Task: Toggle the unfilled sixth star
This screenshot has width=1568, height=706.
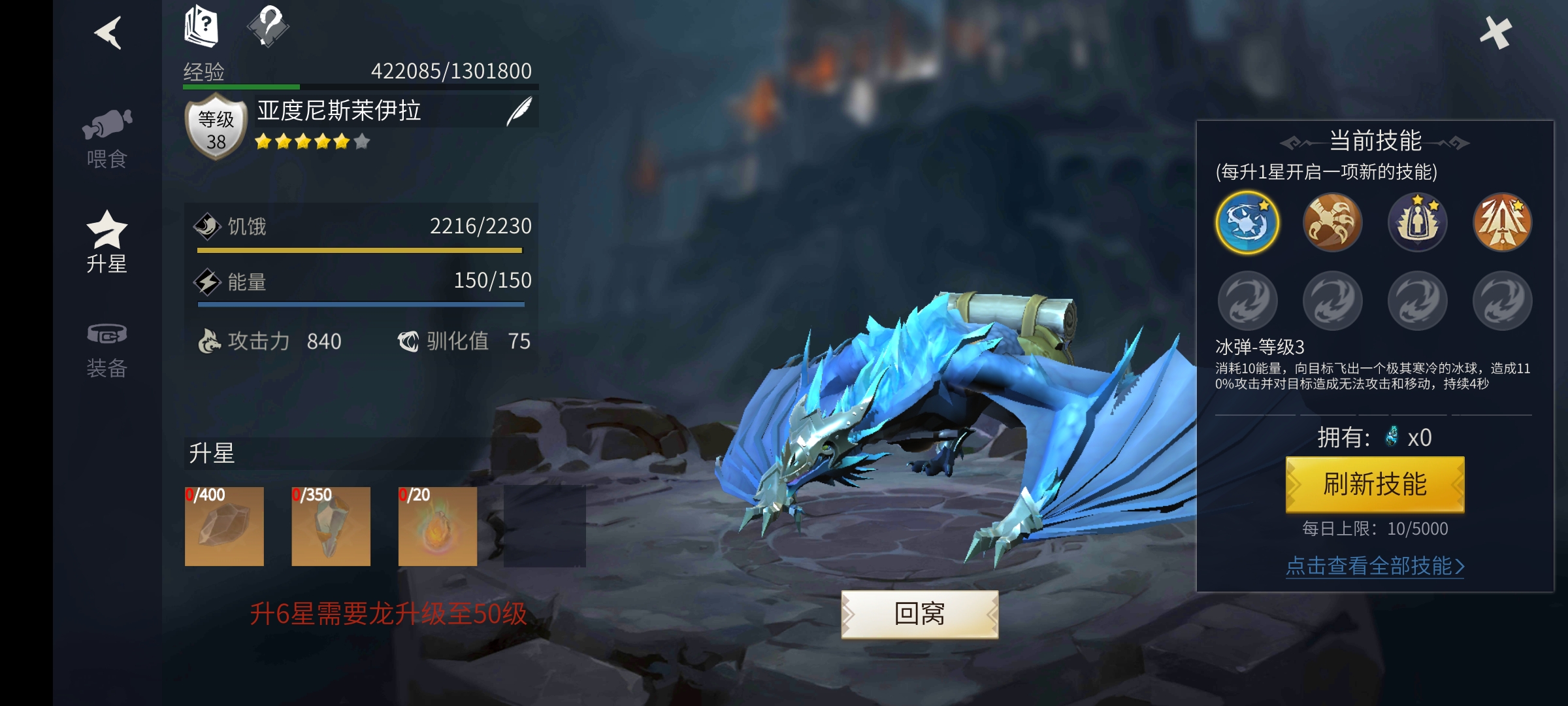Action: click(x=360, y=141)
